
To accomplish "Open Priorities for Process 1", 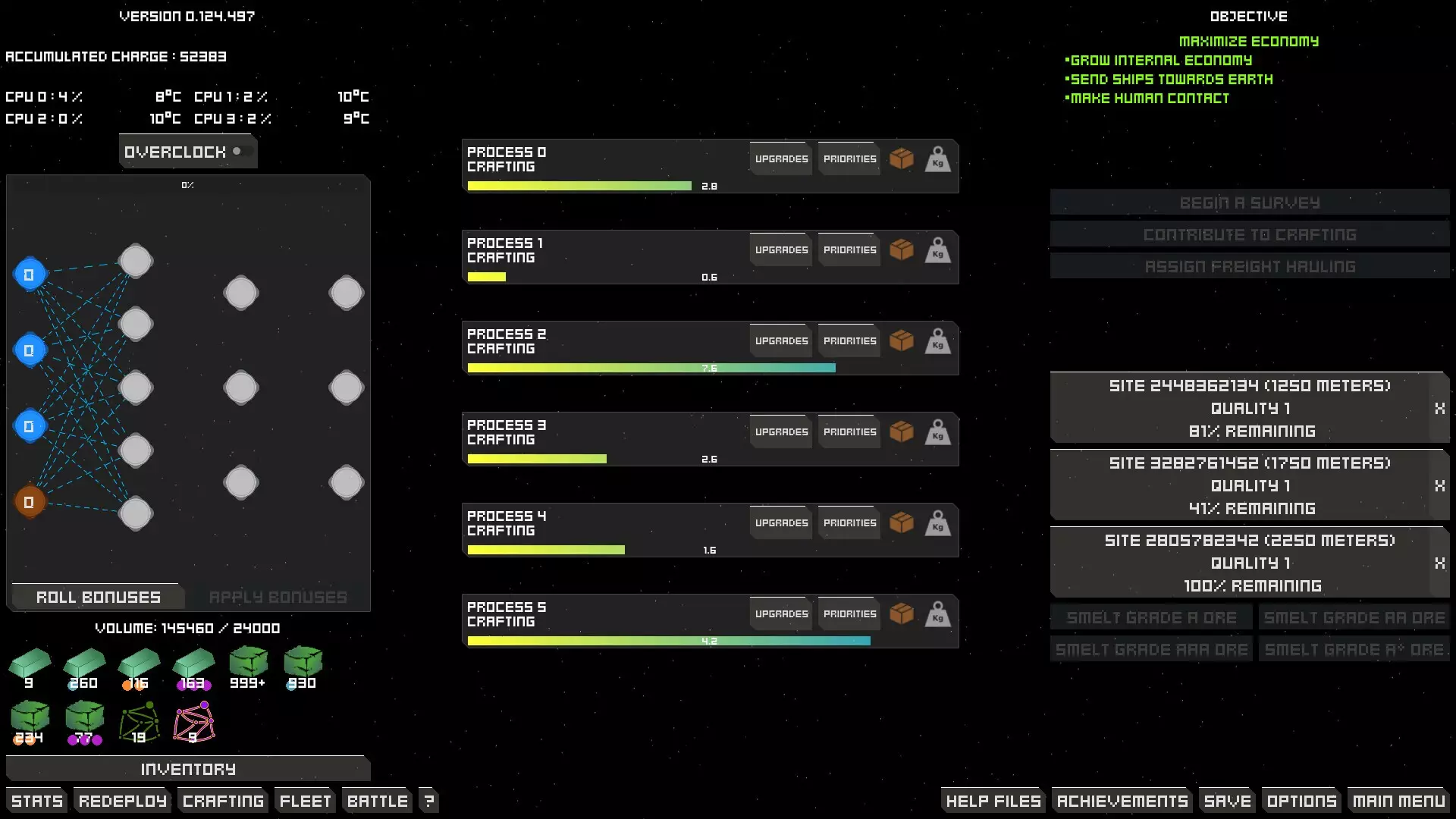I will 849,249.
